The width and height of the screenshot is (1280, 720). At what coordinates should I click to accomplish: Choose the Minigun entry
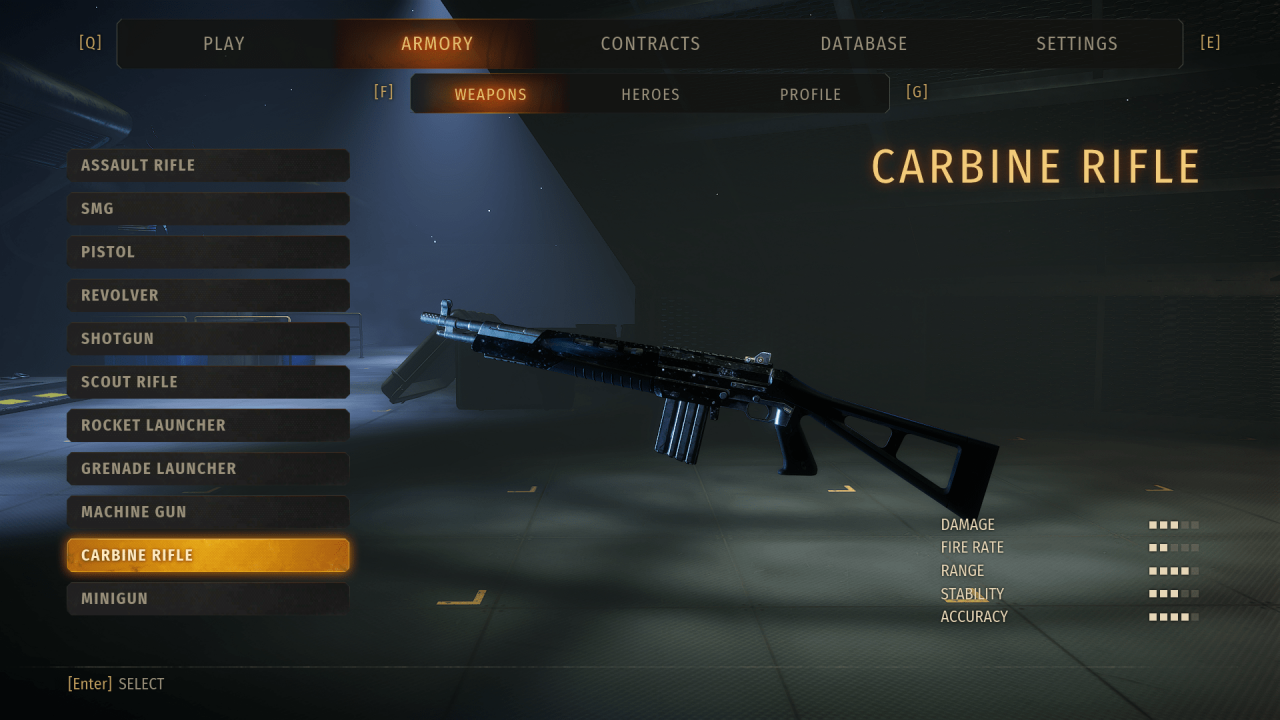tap(208, 599)
